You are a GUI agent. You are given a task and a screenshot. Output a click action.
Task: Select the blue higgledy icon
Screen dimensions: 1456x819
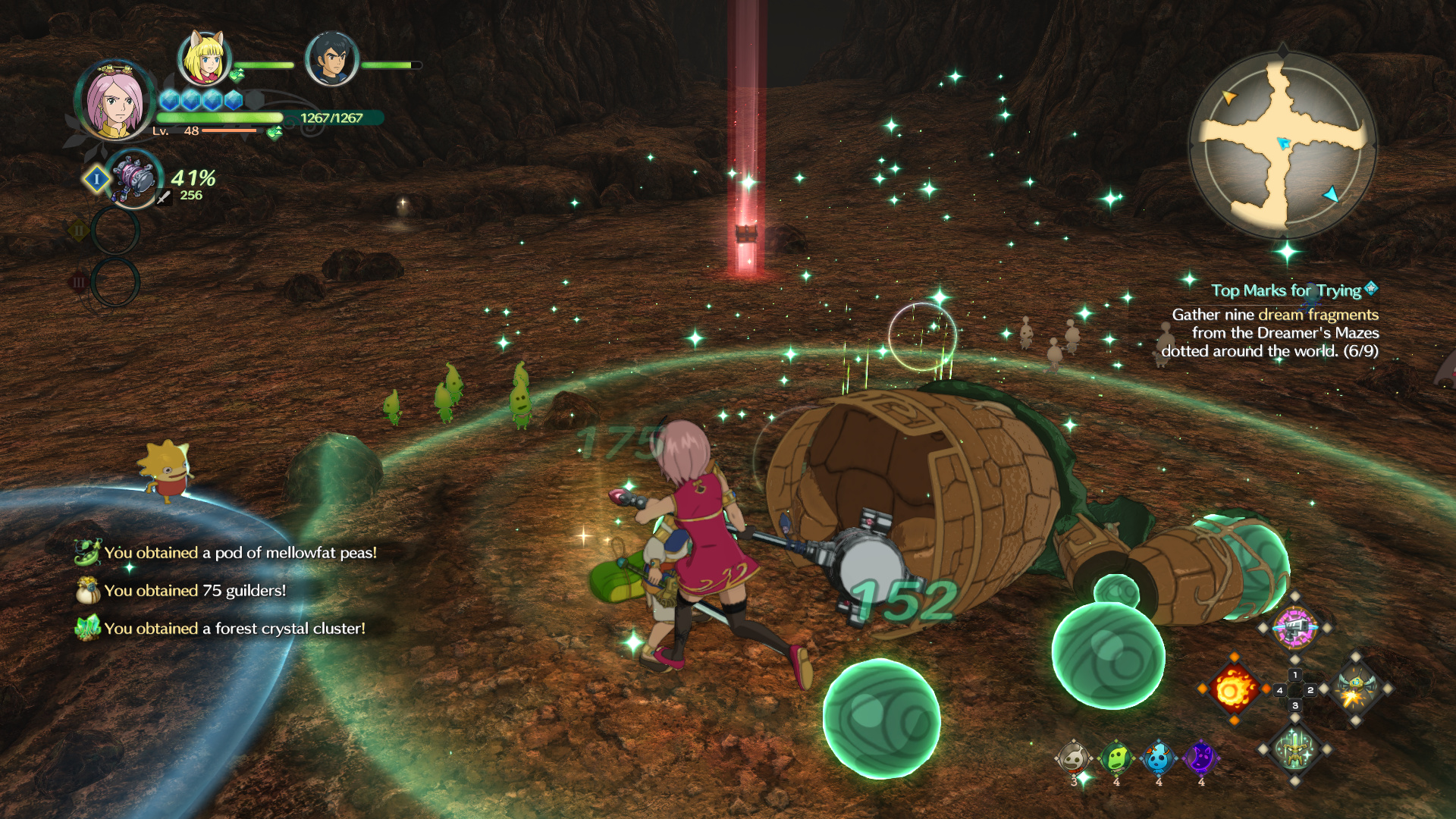coord(1158,758)
